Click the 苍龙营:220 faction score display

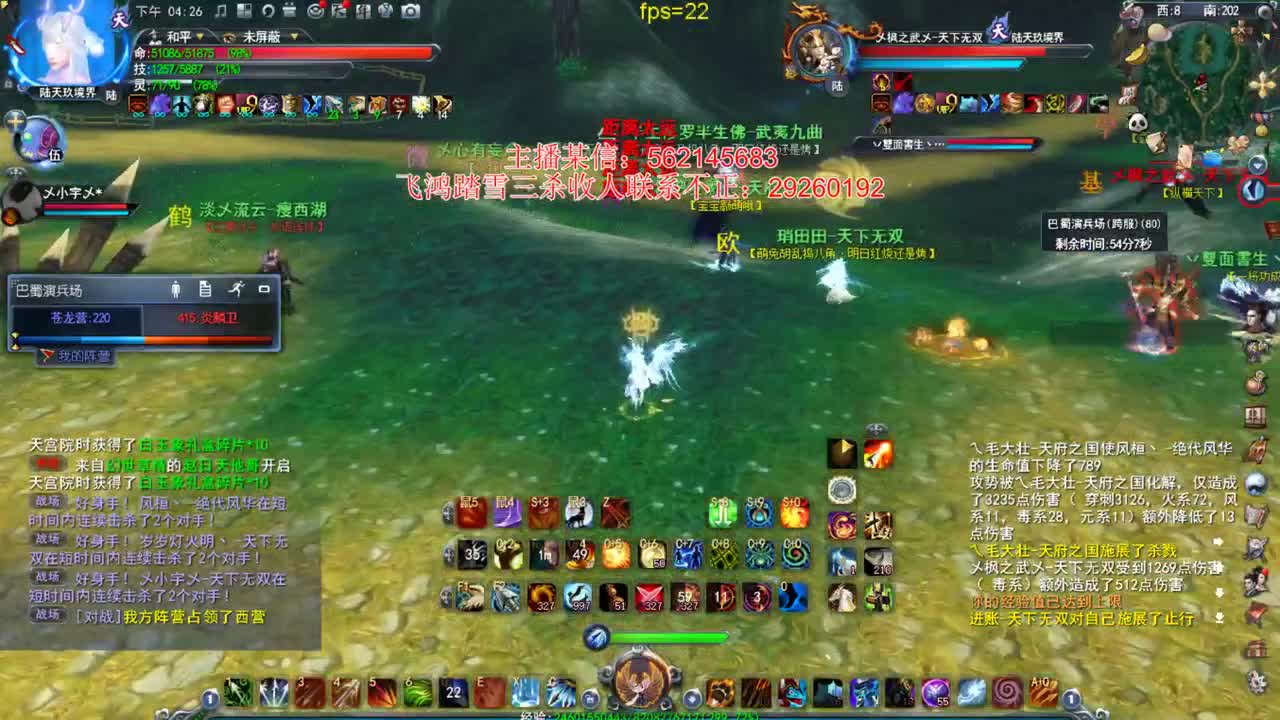coord(79,317)
